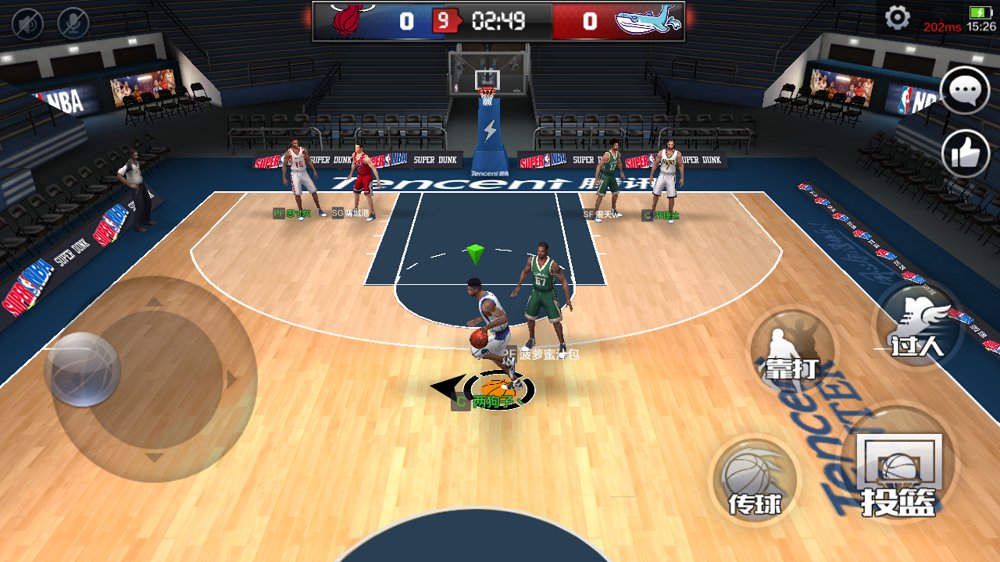Screen dimensions: 1000x562
Task: Tap the 传球 pass button
Action: click(755, 480)
